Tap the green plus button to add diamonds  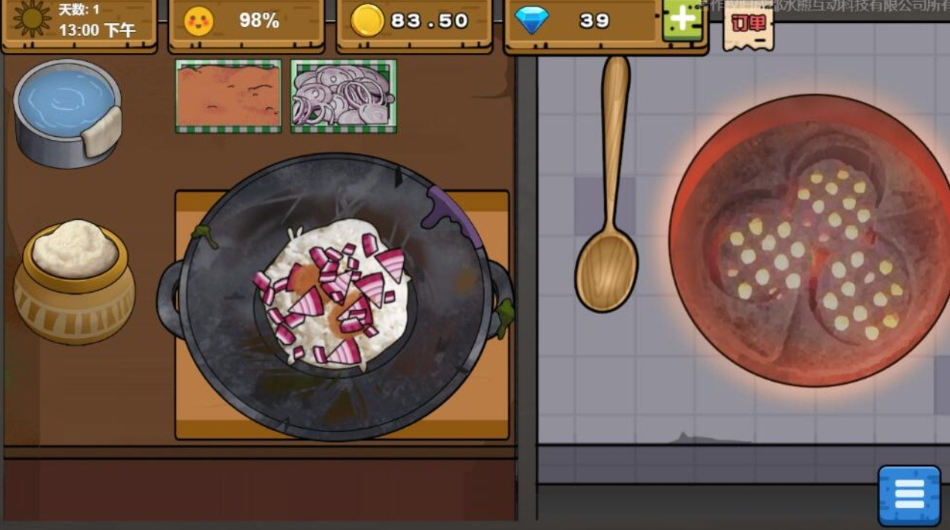(683, 20)
